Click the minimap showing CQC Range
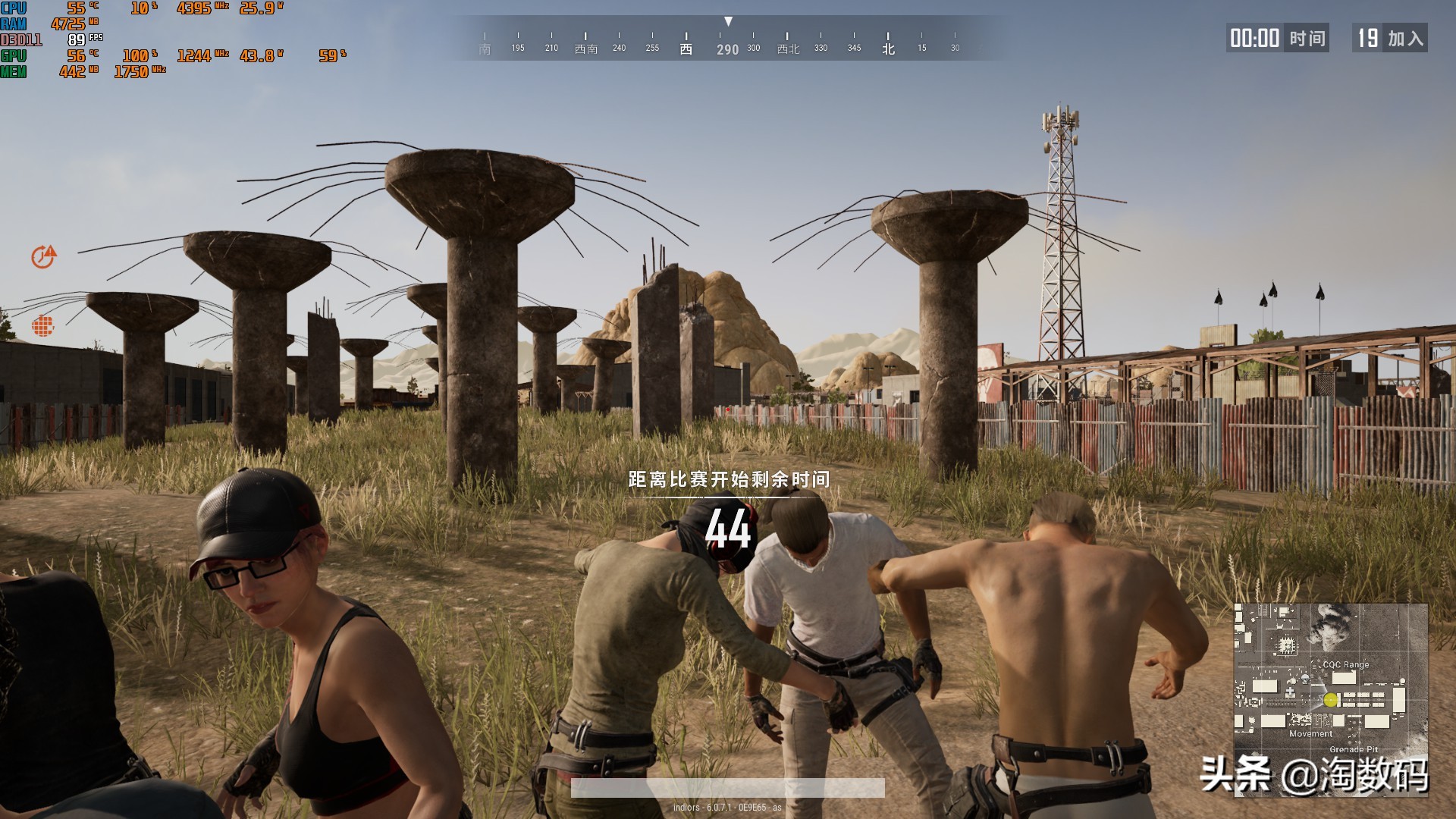1456x819 pixels. click(x=1330, y=699)
